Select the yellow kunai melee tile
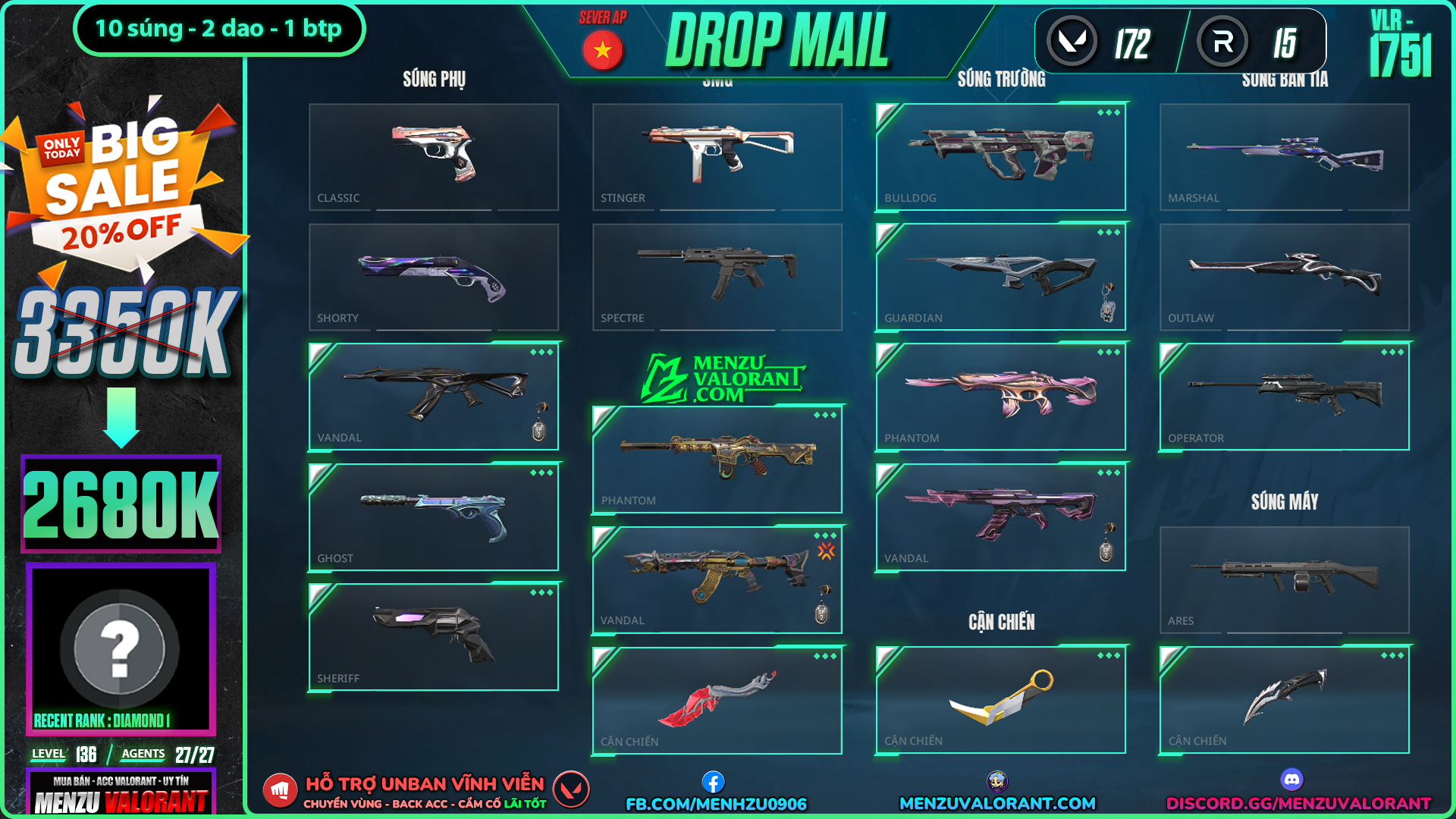The image size is (1456, 819). pyautogui.click(x=1000, y=700)
